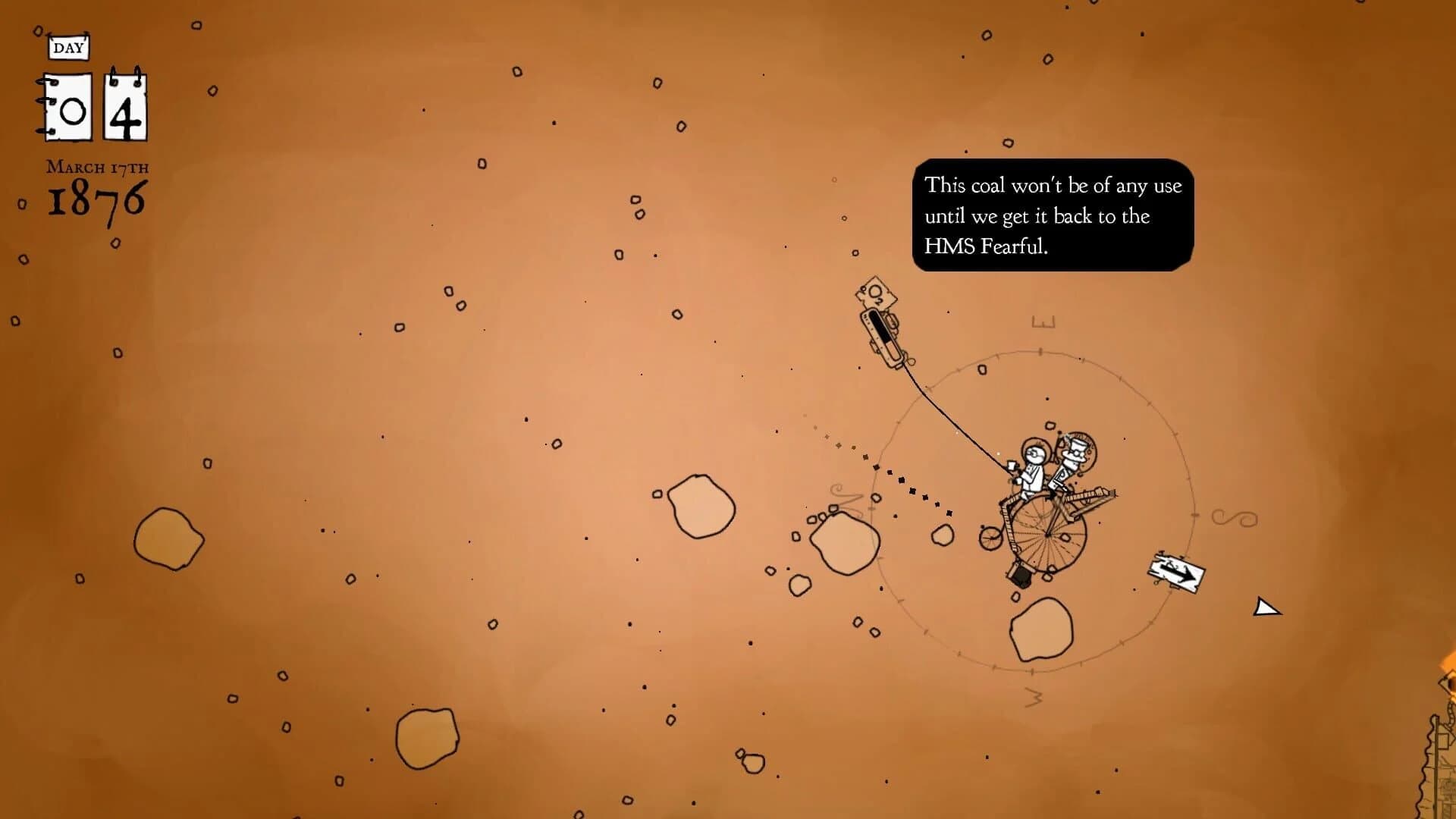Click the small rear wheel of the penny-farthing ship

990,538
